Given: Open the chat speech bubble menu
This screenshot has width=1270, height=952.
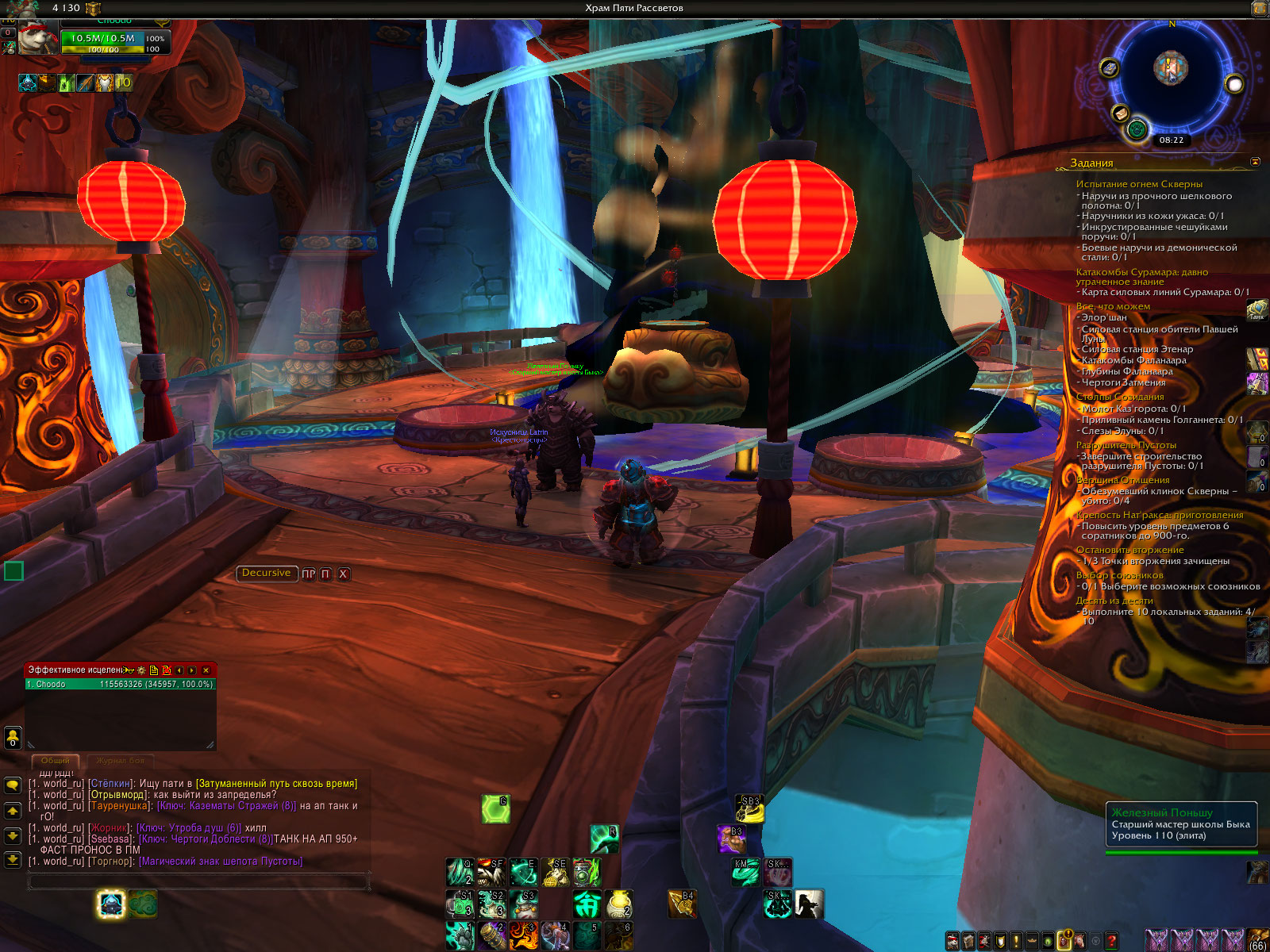Looking at the screenshot, I should tap(13, 785).
